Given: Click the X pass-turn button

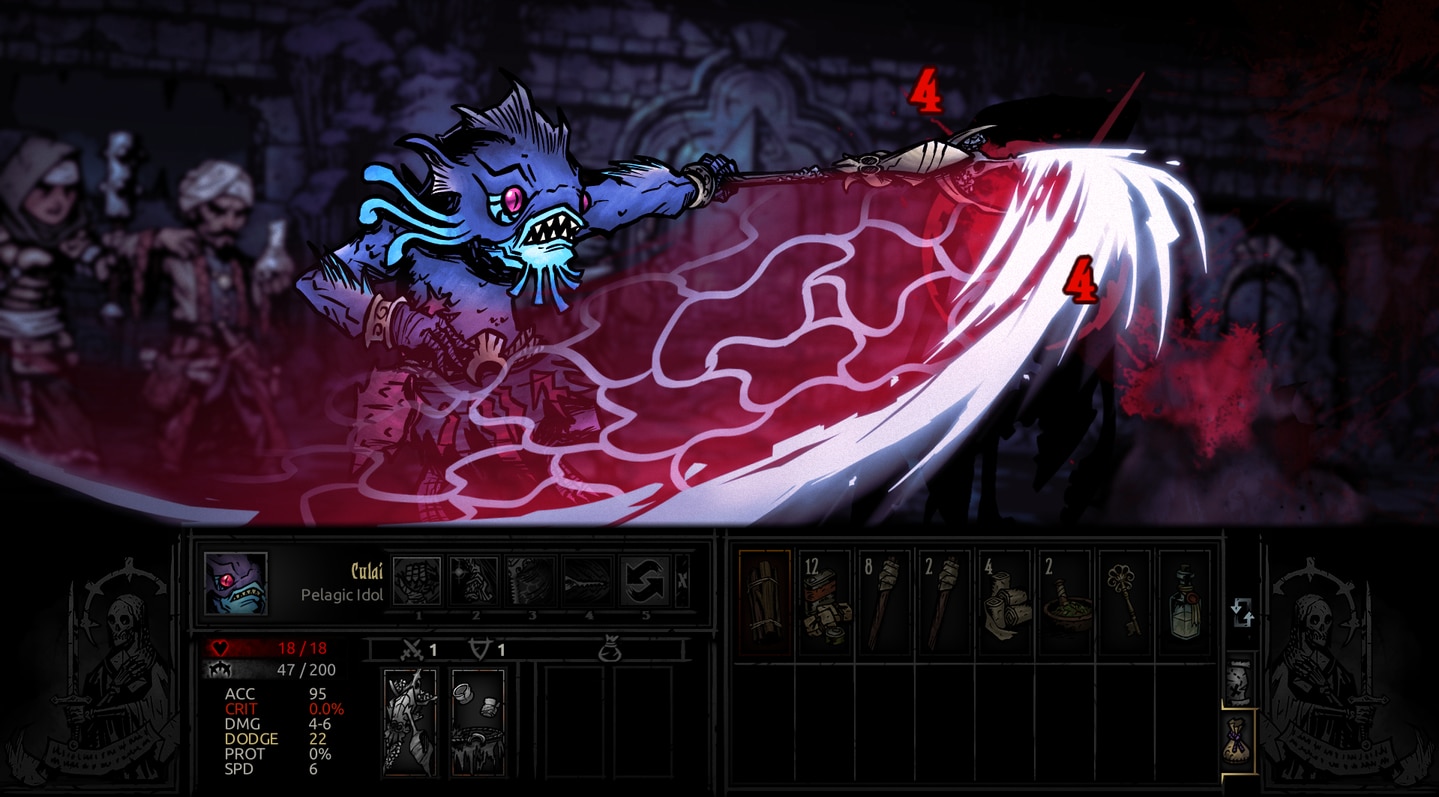Looking at the screenshot, I should point(682,581).
